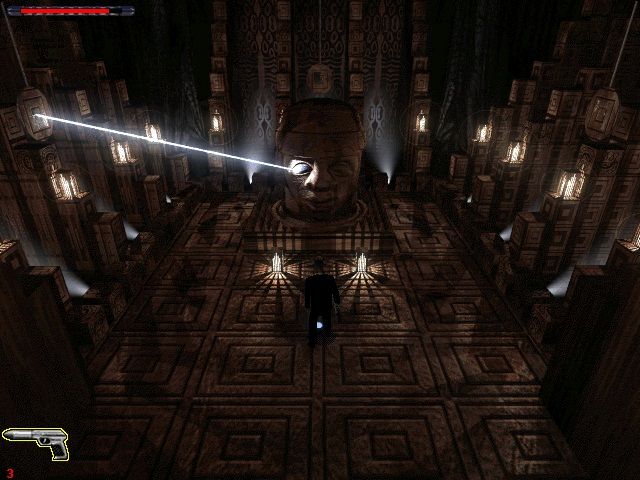Select the pistol weapon icon
The image size is (640, 480).
35,440
